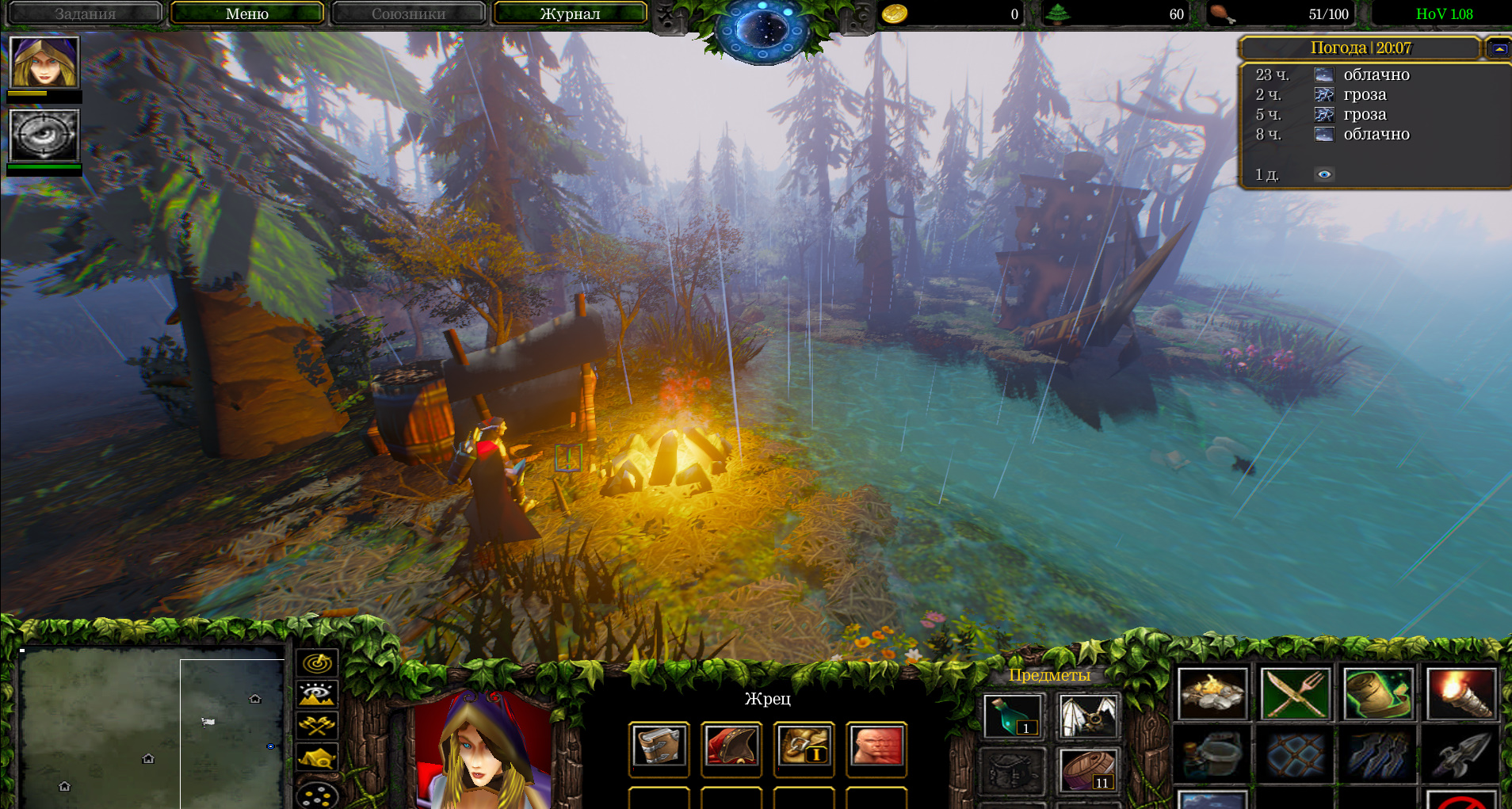Image resolution: width=1512 pixels, height=809 pixels.
Task: Select the white wings item slot
Action: (x=1089, y=716)
